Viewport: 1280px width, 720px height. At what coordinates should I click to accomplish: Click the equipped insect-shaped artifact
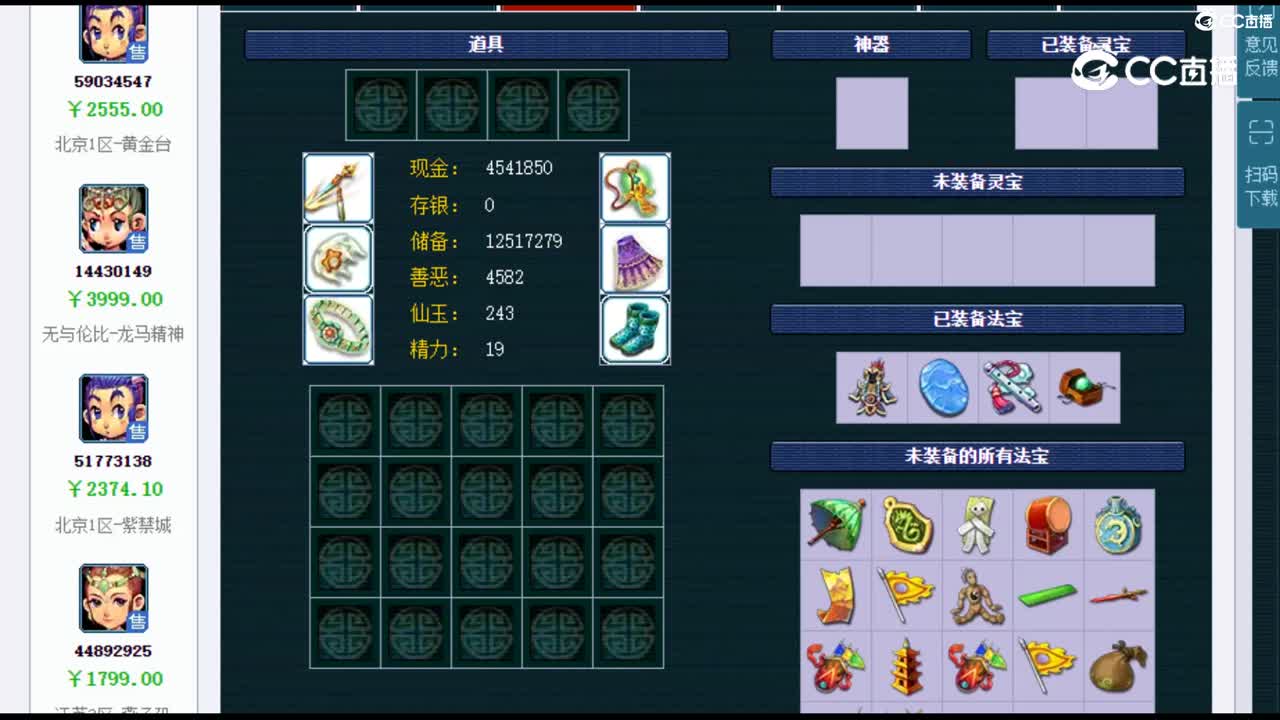click(x=871, y=390)
